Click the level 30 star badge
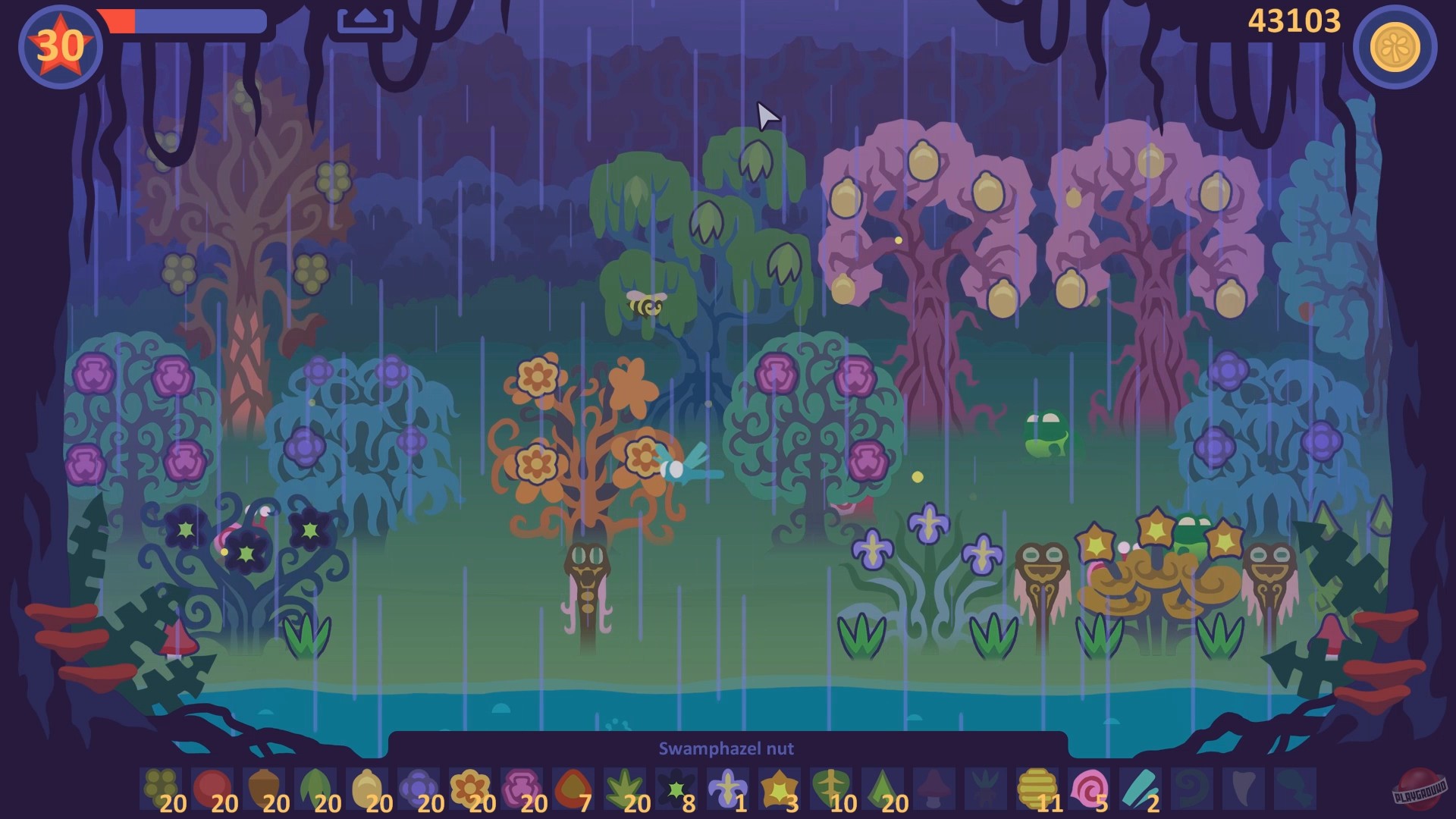This screenshot has height=819, width=1456. pos(61,44)
